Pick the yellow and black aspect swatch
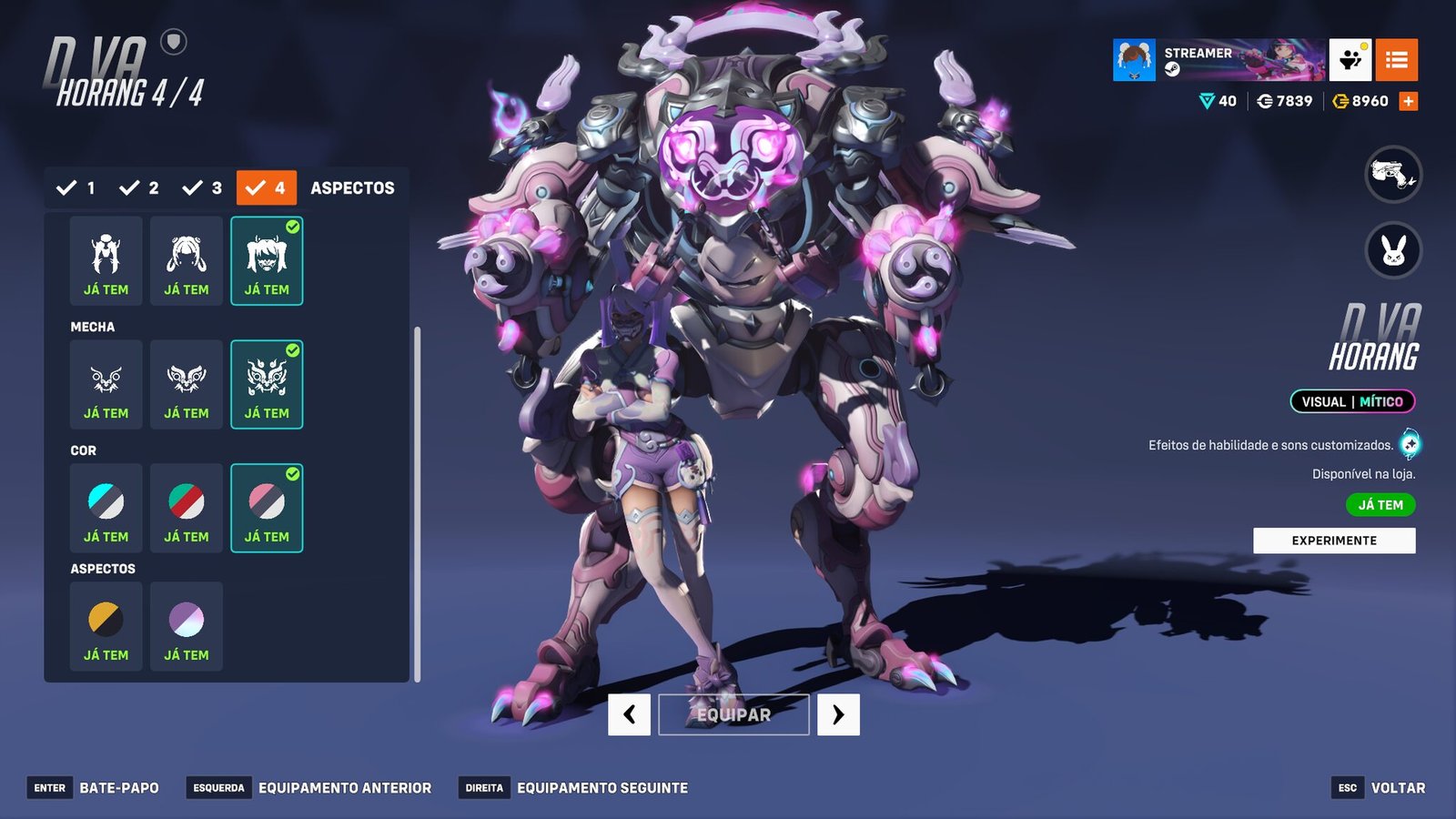1456x819 pixels. [x=106, y=626]
